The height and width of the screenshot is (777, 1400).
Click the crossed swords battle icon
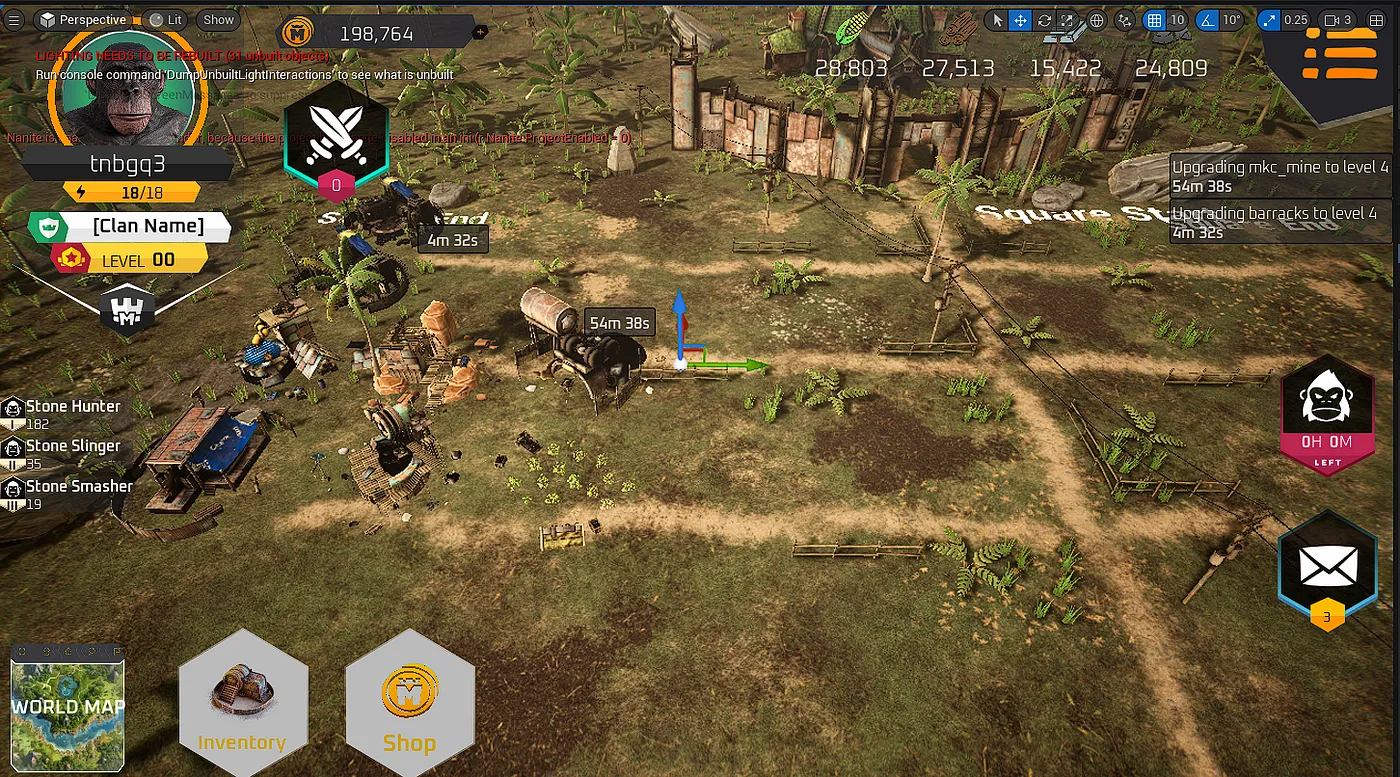(336, 137)
